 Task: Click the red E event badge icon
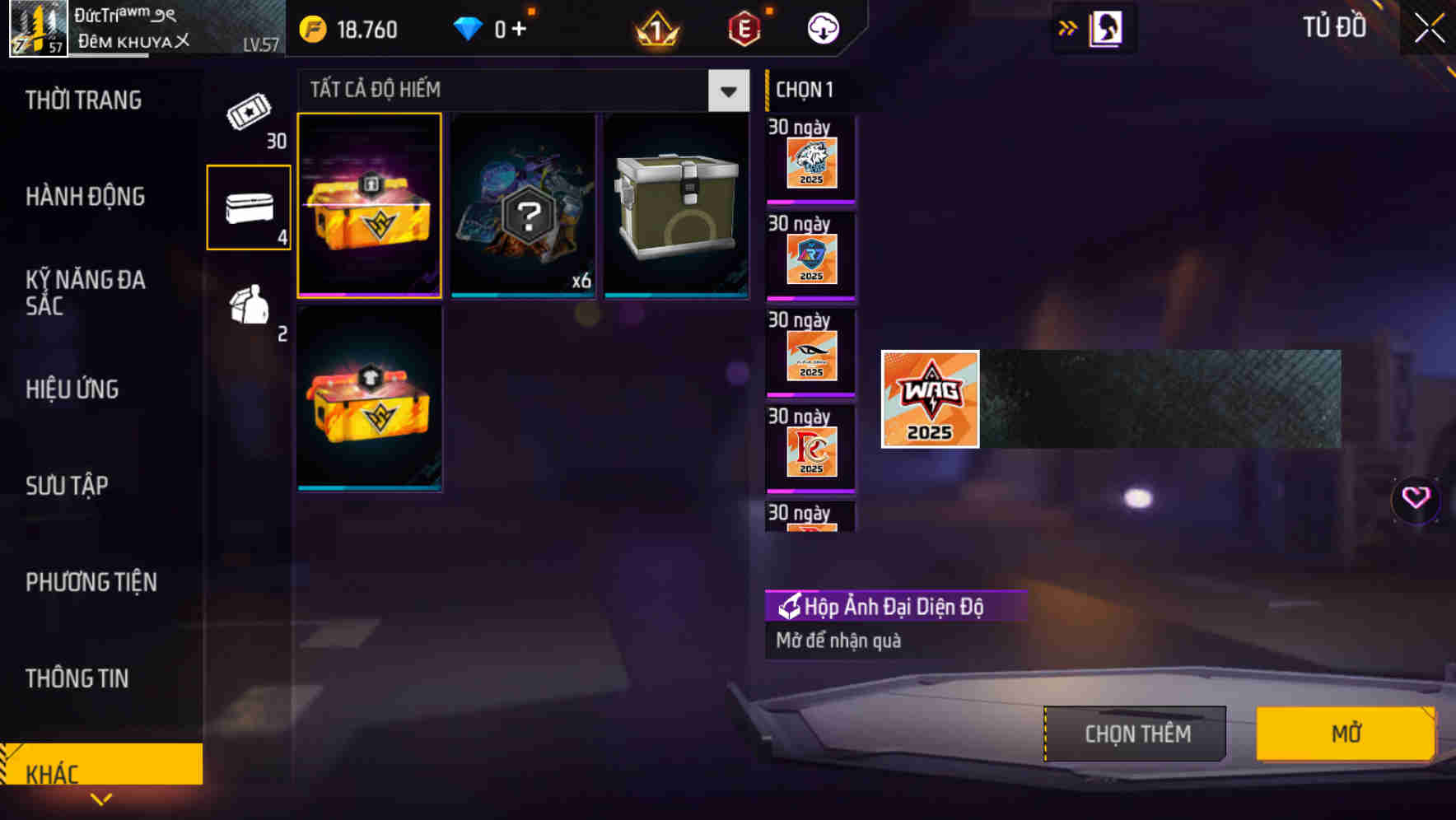(x=745, y=27)
